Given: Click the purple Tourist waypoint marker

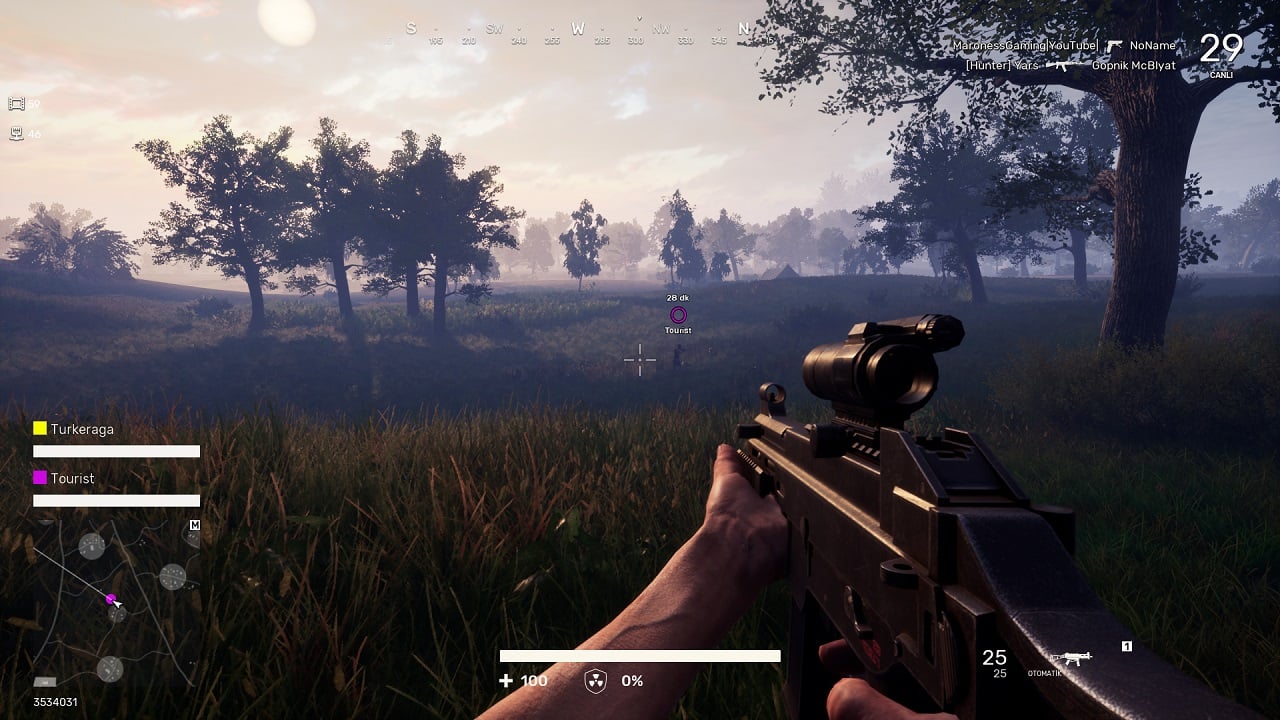Looking at the screenshot, I should [x=678, y=315].
